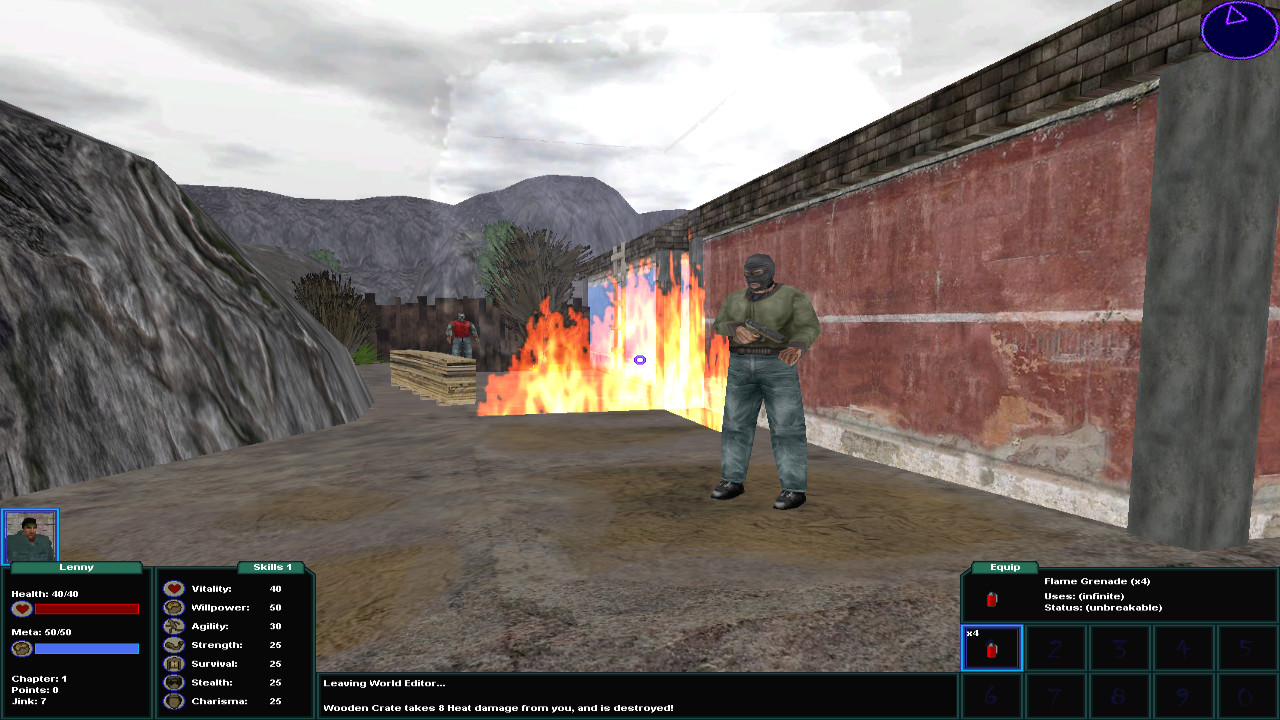Click the red Health bar
The image size is (1280, 720).
(x=88, y=608)
